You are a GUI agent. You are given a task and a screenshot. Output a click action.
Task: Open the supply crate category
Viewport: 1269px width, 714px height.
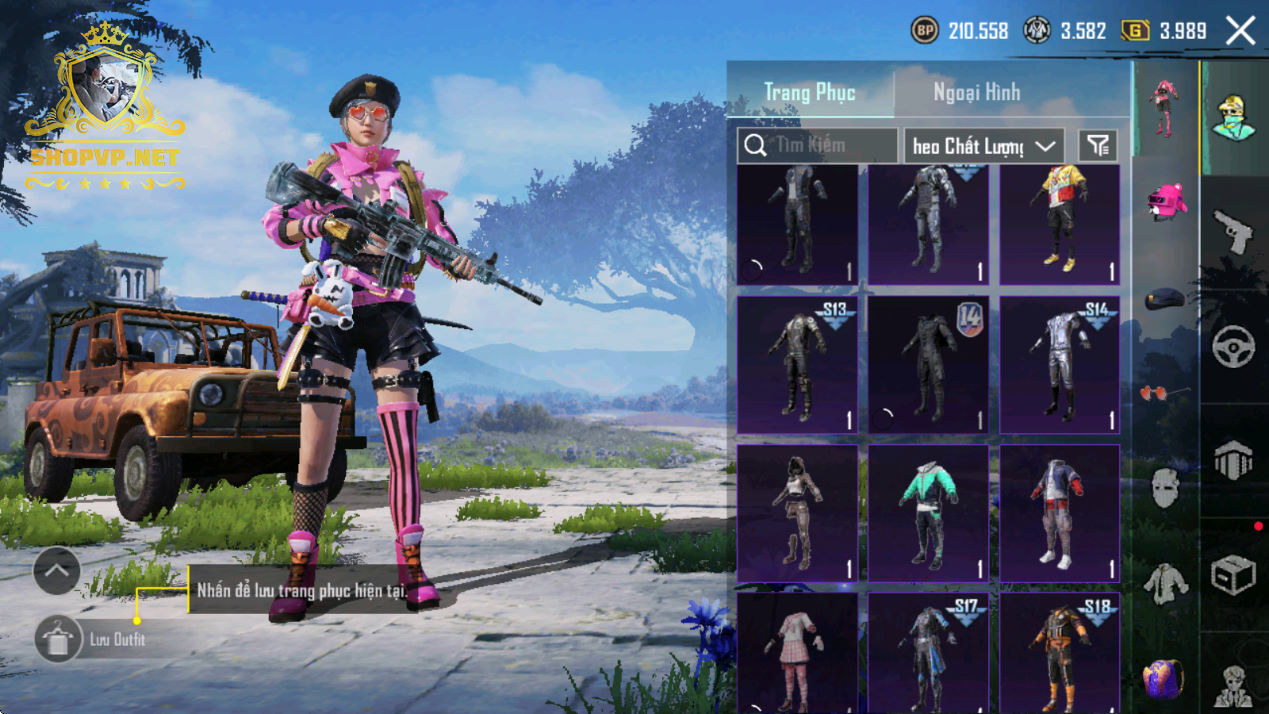point(1233,576)
